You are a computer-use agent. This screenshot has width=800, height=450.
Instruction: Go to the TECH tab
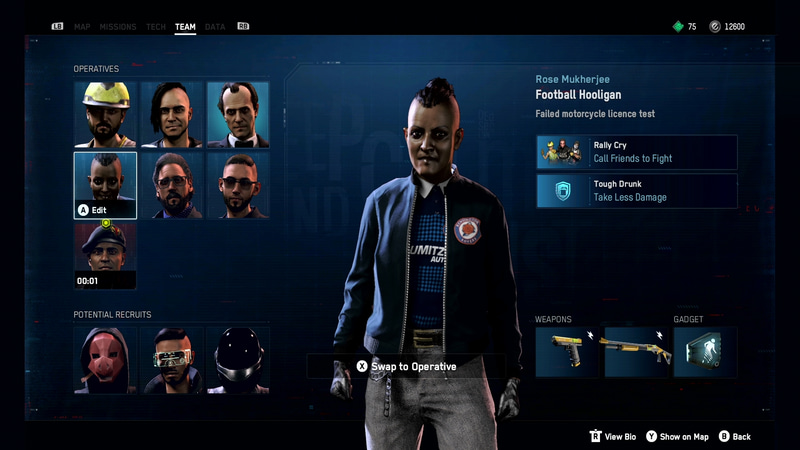[156, 27]
